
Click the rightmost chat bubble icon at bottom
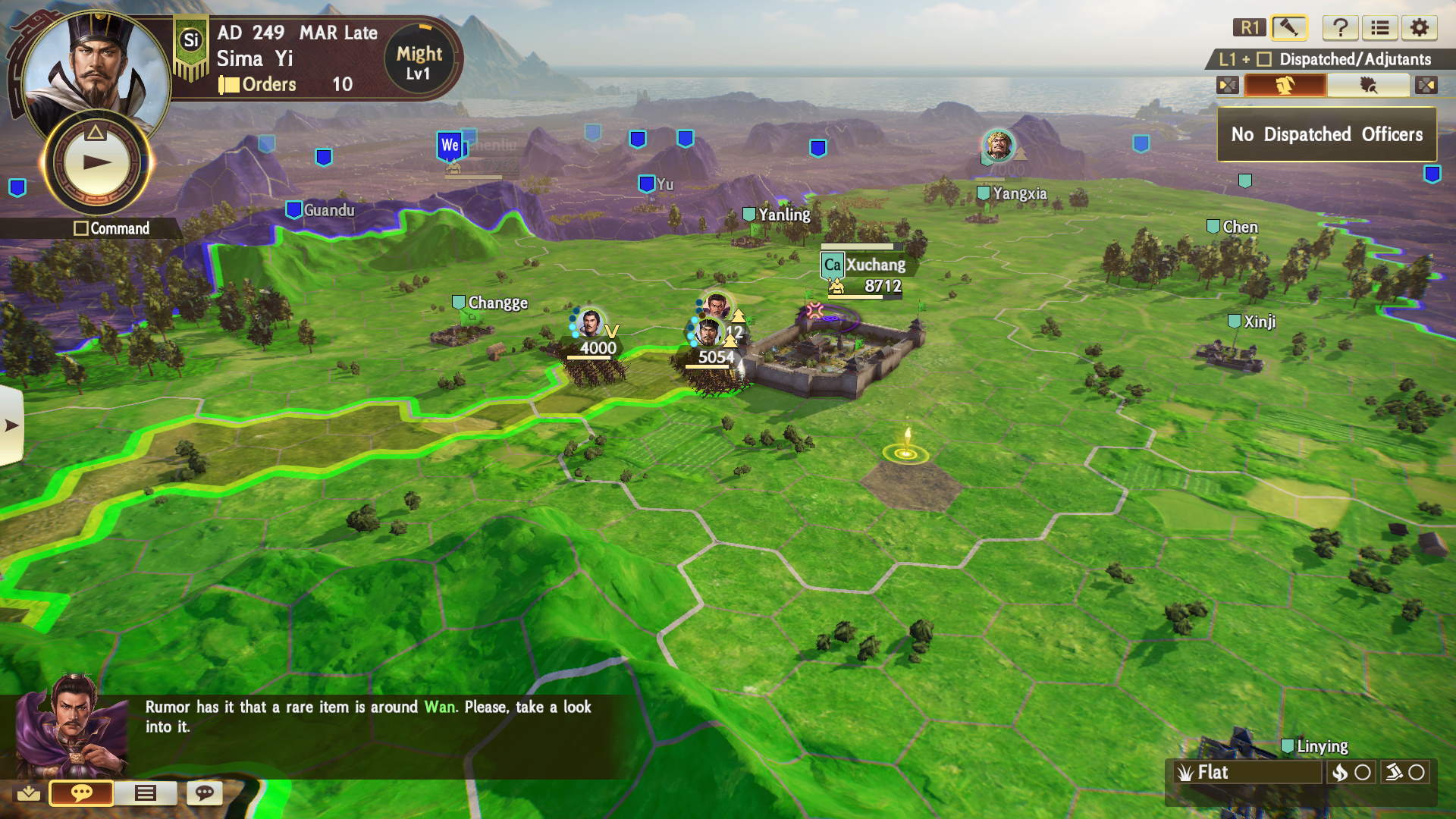coord(203,794)
